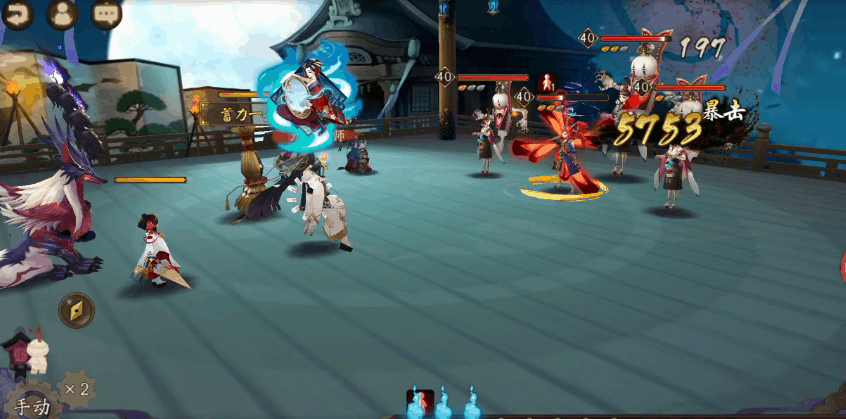
Task: Tap the gold diamond compass button
Action: pos(77,309)
